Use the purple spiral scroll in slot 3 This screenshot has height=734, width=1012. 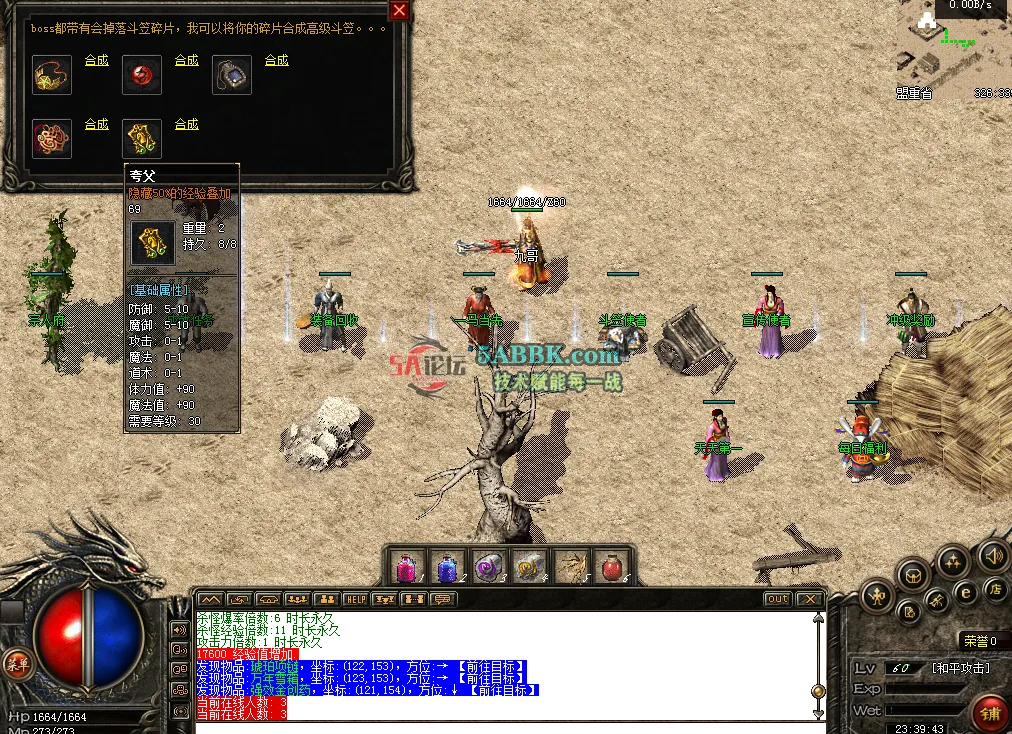pyautogui.click(x=489, y=567)
